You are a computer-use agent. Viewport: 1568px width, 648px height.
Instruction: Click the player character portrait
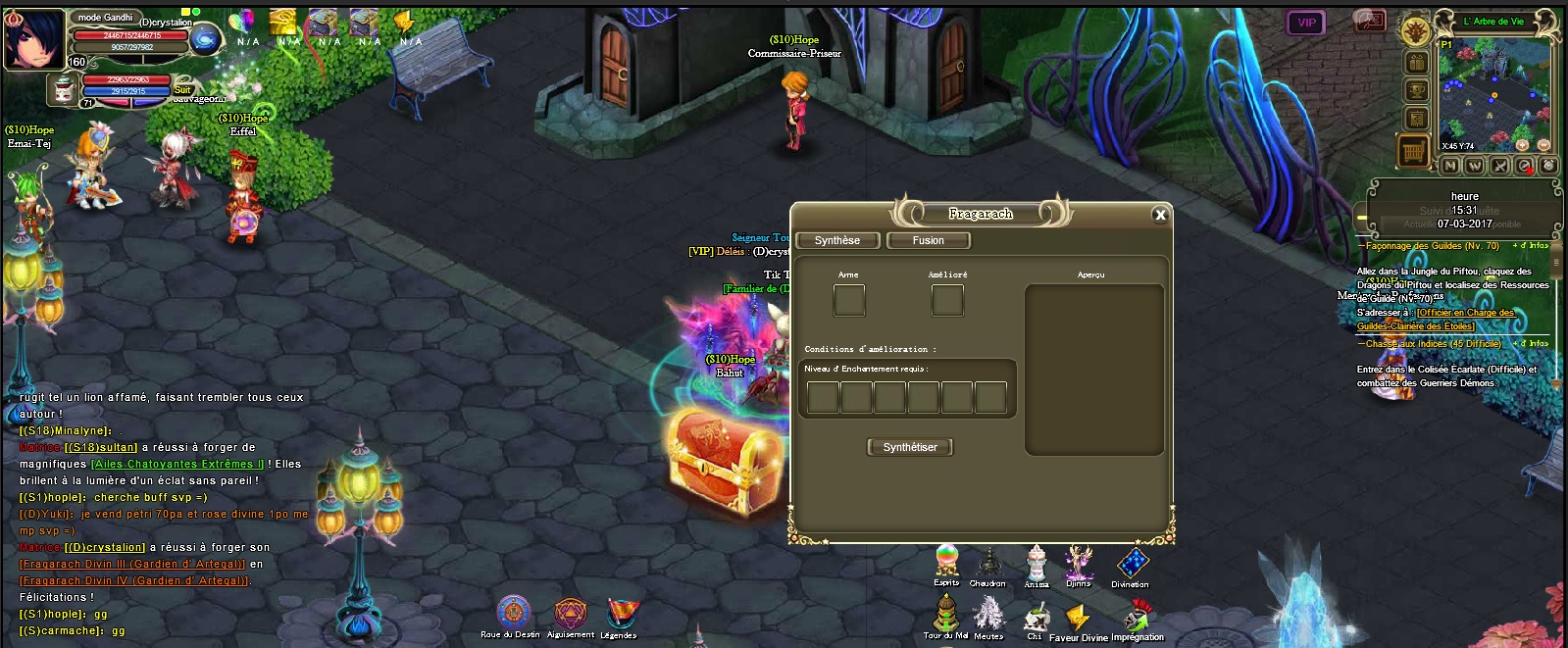pos(33,38)
